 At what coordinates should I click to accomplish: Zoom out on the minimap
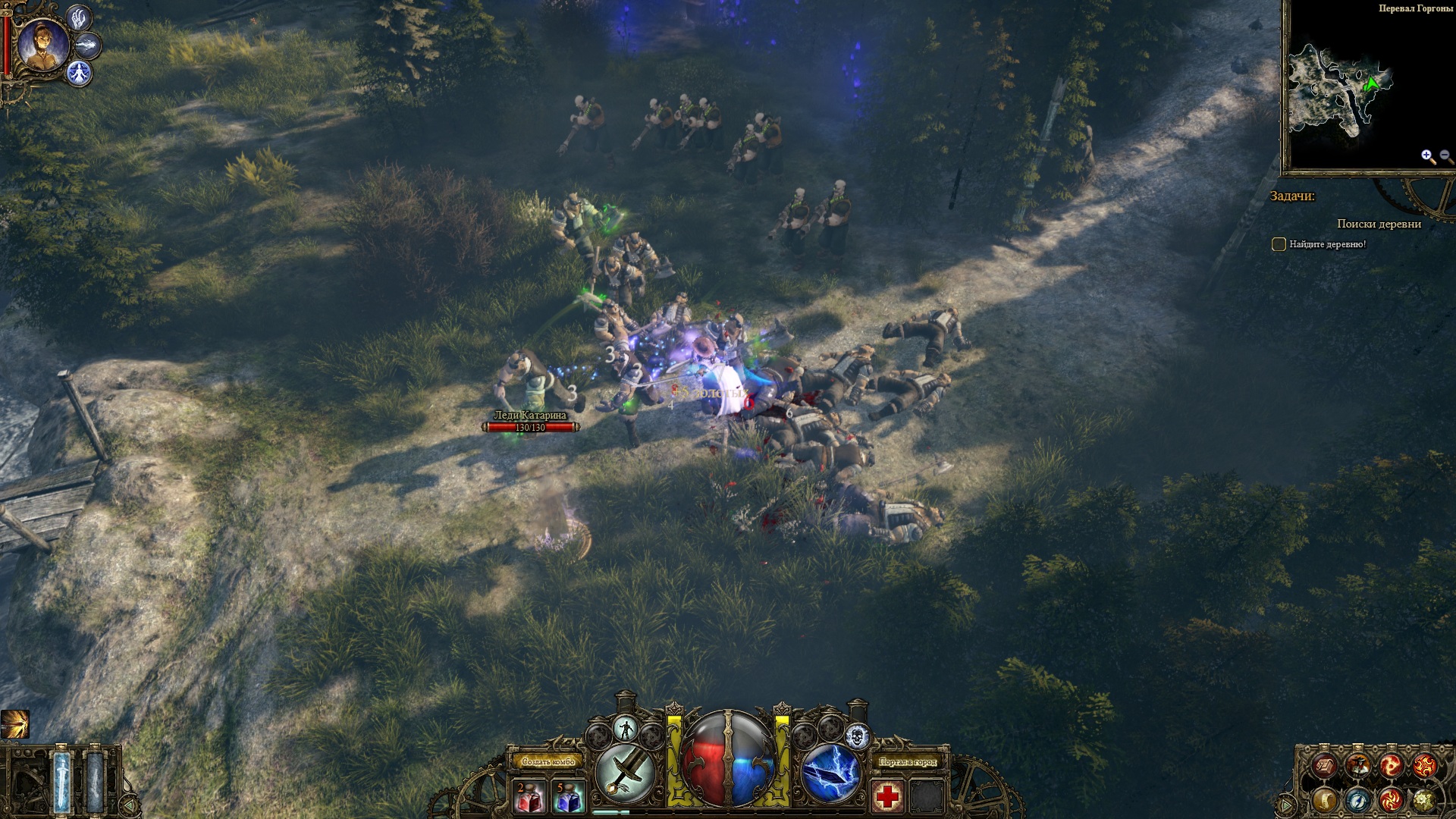click(1446, 156)
